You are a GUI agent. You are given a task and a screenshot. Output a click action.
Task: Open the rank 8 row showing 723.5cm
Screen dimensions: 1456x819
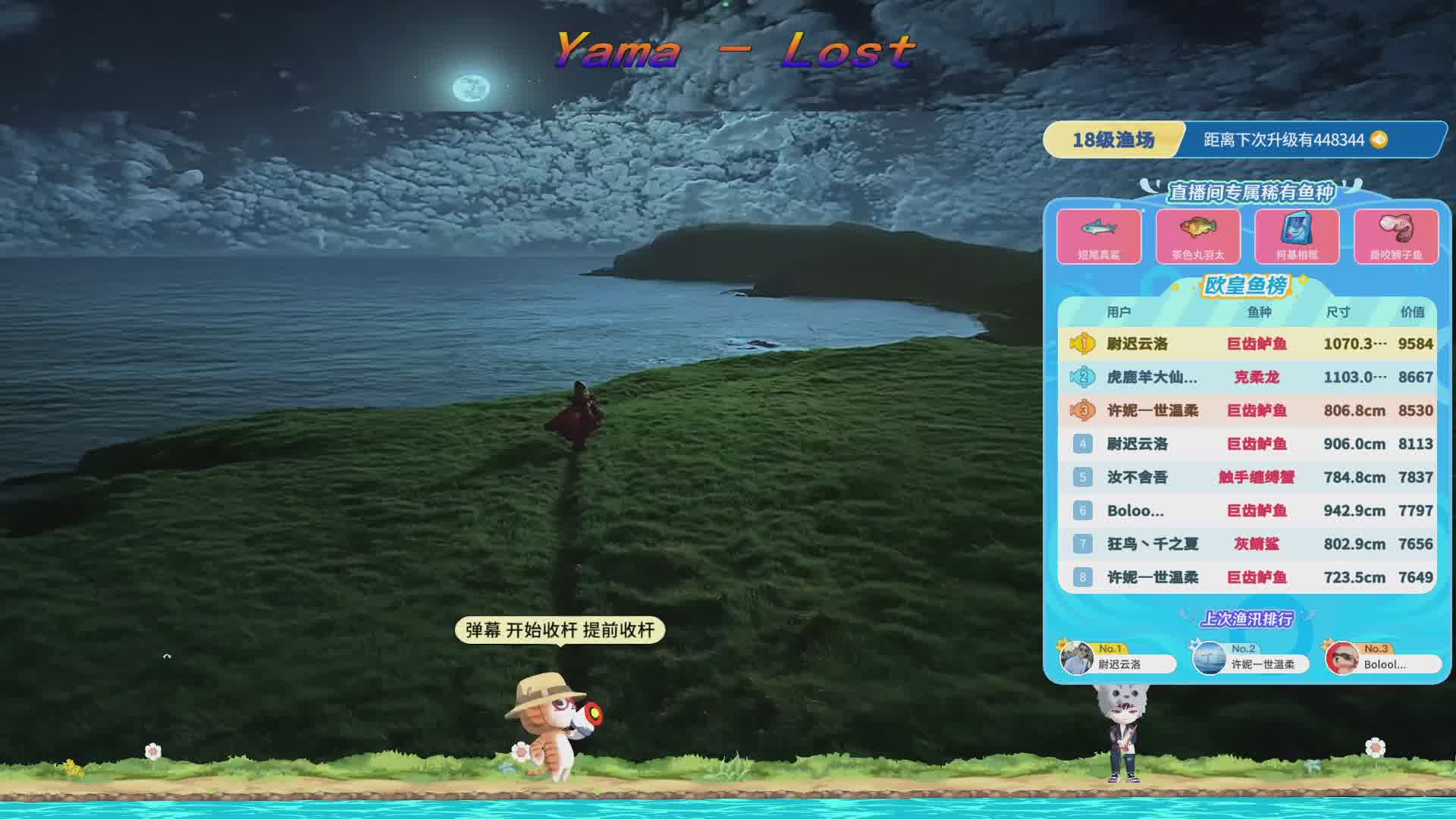[1247, 577]
